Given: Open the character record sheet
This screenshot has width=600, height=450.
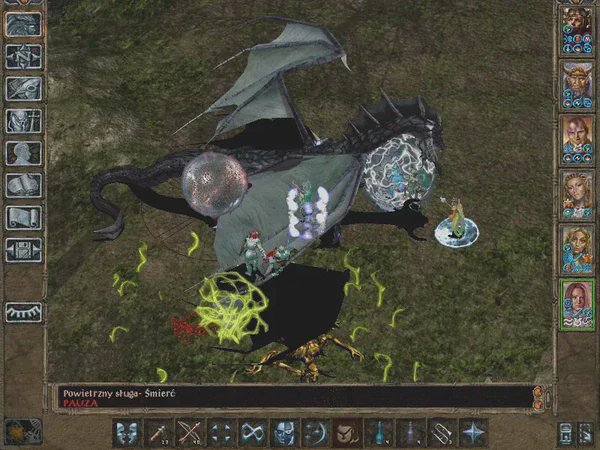Looking at the screenshot, I should (23, 153).
